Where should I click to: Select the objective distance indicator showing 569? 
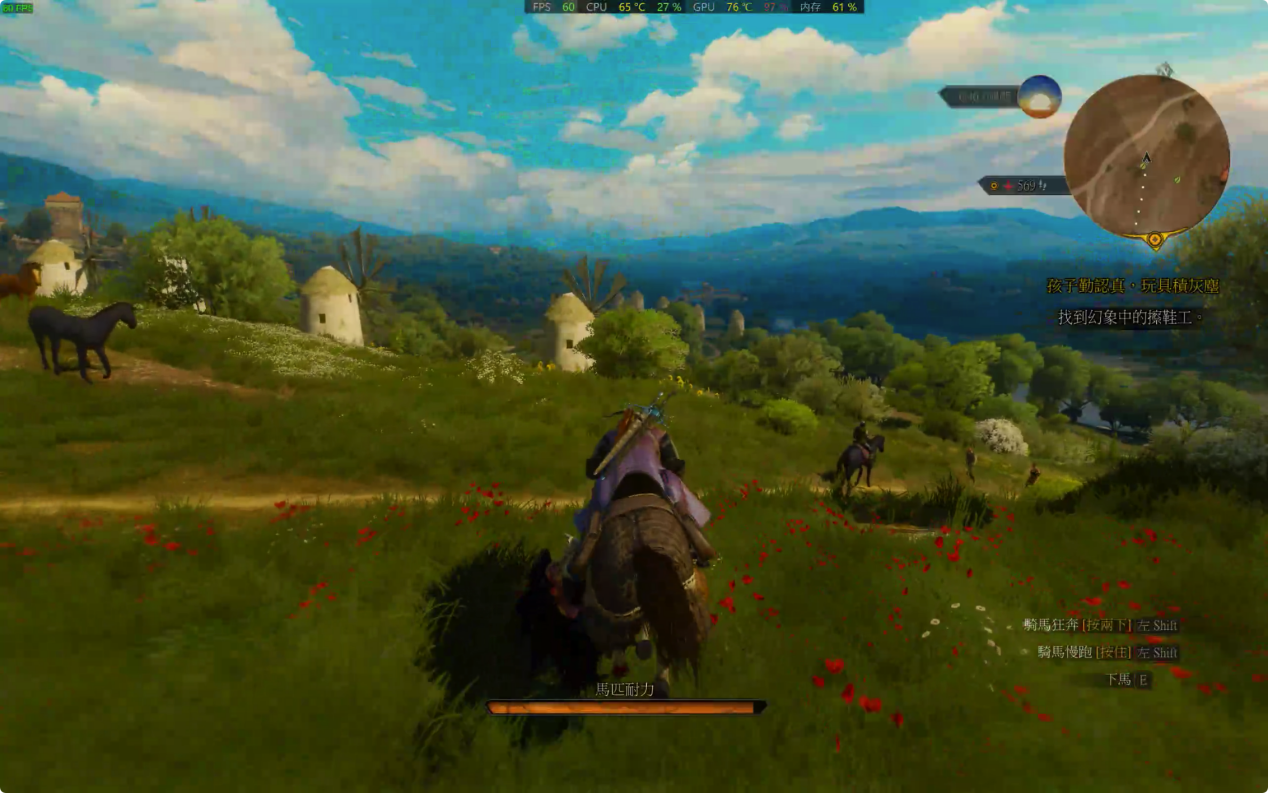[x=1024, y=185]
